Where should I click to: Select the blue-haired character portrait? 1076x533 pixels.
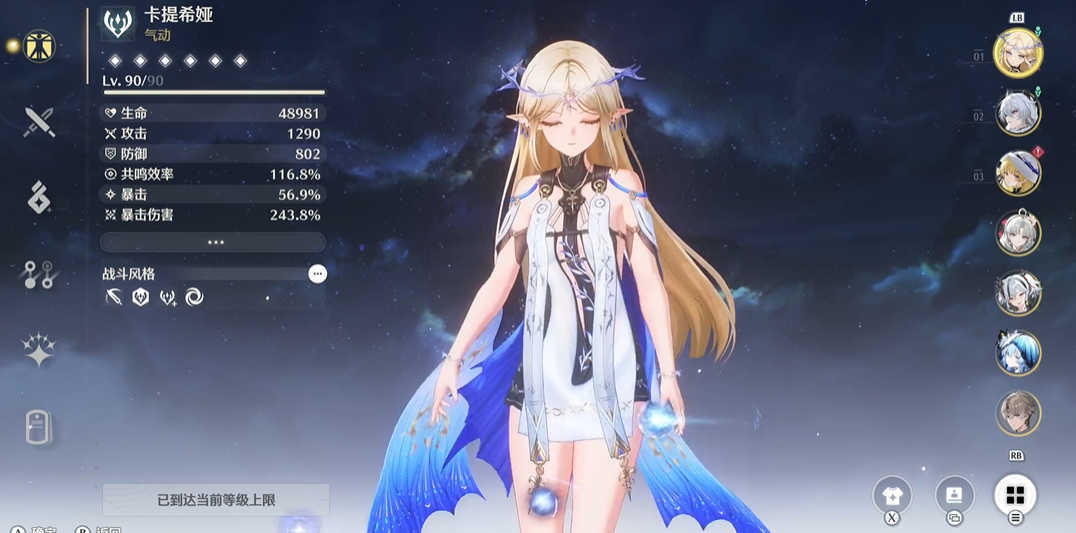[1018, 353]
